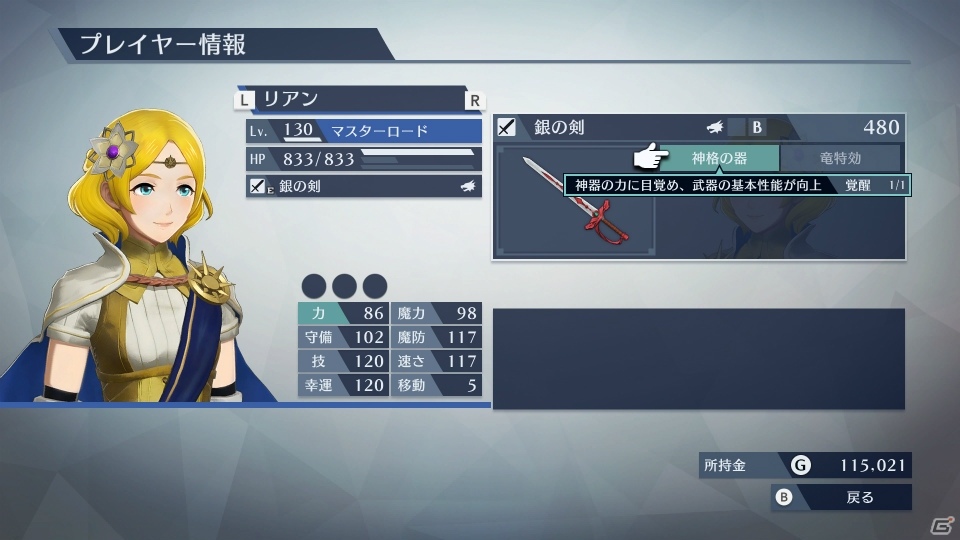The width and height of the screenshot is (960, 540).
Task: Select the 神格の器 weapon attribute
Action: [x=718, y=158]
